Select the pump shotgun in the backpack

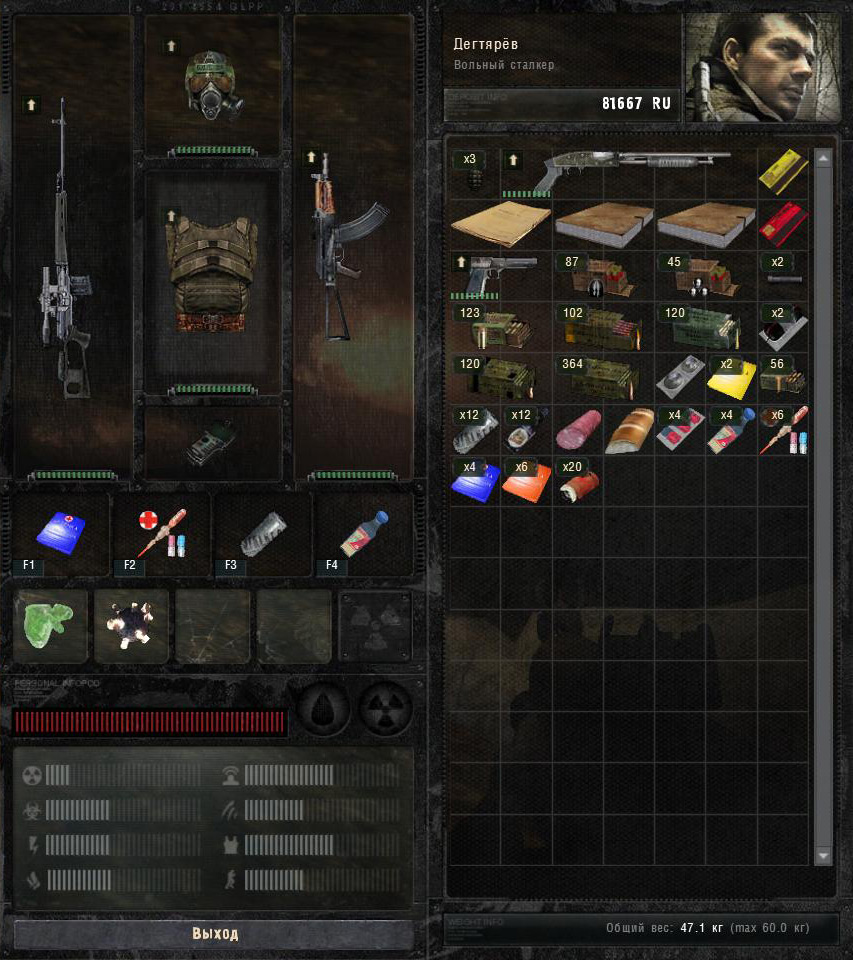628,171
